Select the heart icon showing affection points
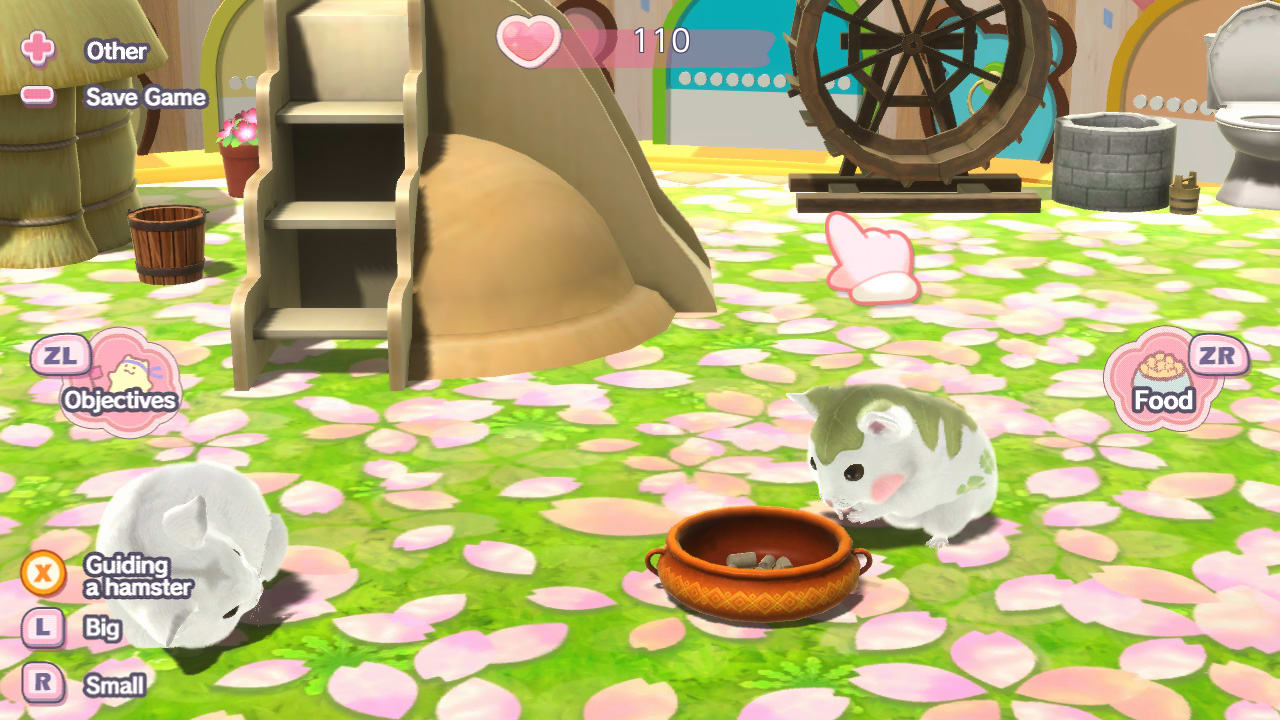 click(533, 43)
